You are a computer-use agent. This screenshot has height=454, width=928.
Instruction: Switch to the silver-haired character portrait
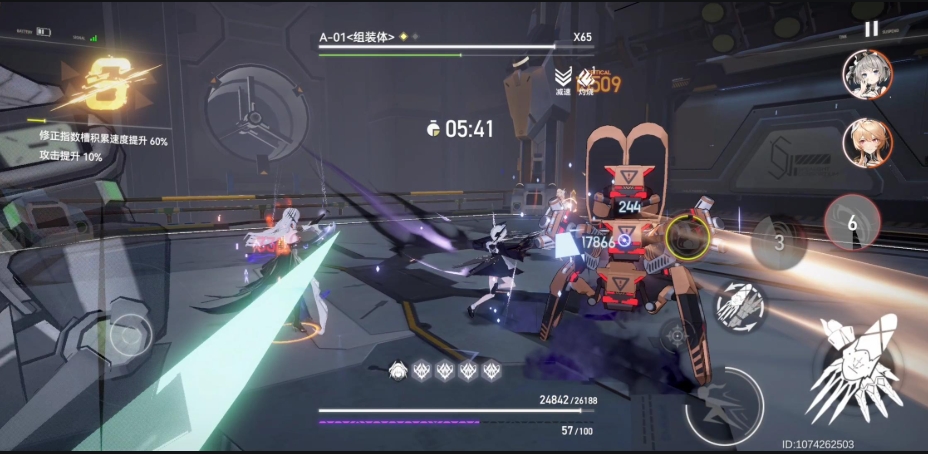(x=867, y=75)
